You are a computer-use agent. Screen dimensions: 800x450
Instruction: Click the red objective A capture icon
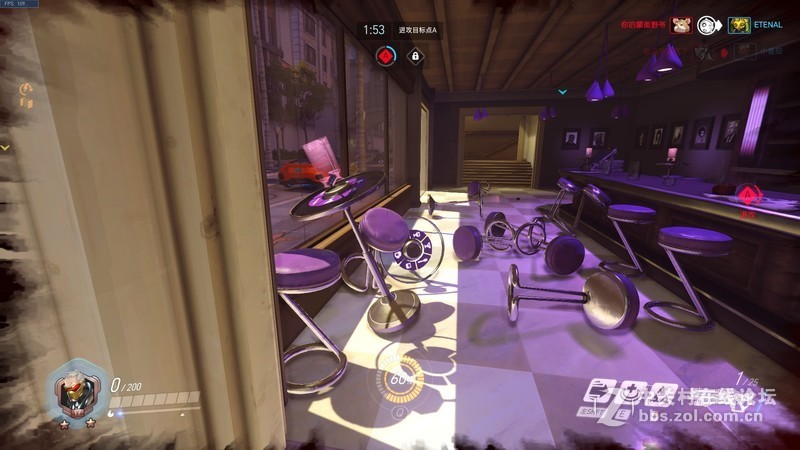(384, 56)
